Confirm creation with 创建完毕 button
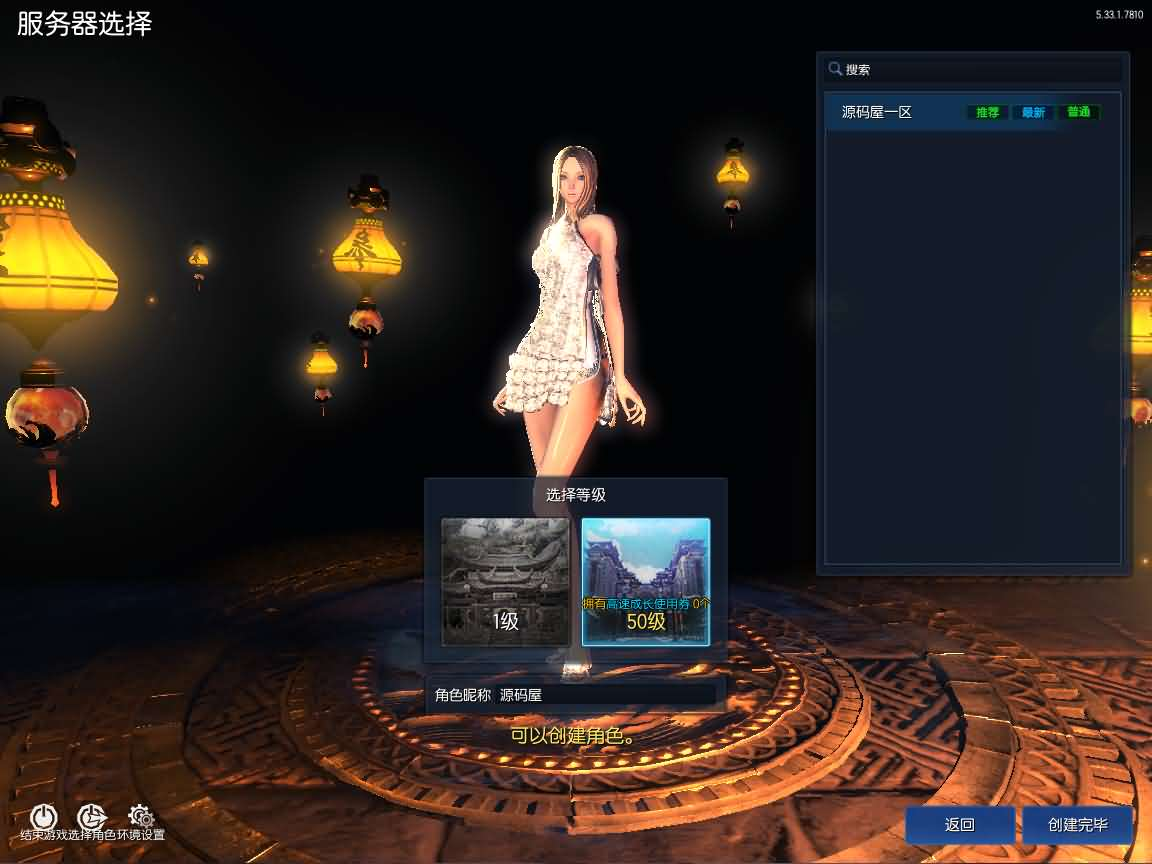This screenshot has width=1152, height=864. 1077,825
